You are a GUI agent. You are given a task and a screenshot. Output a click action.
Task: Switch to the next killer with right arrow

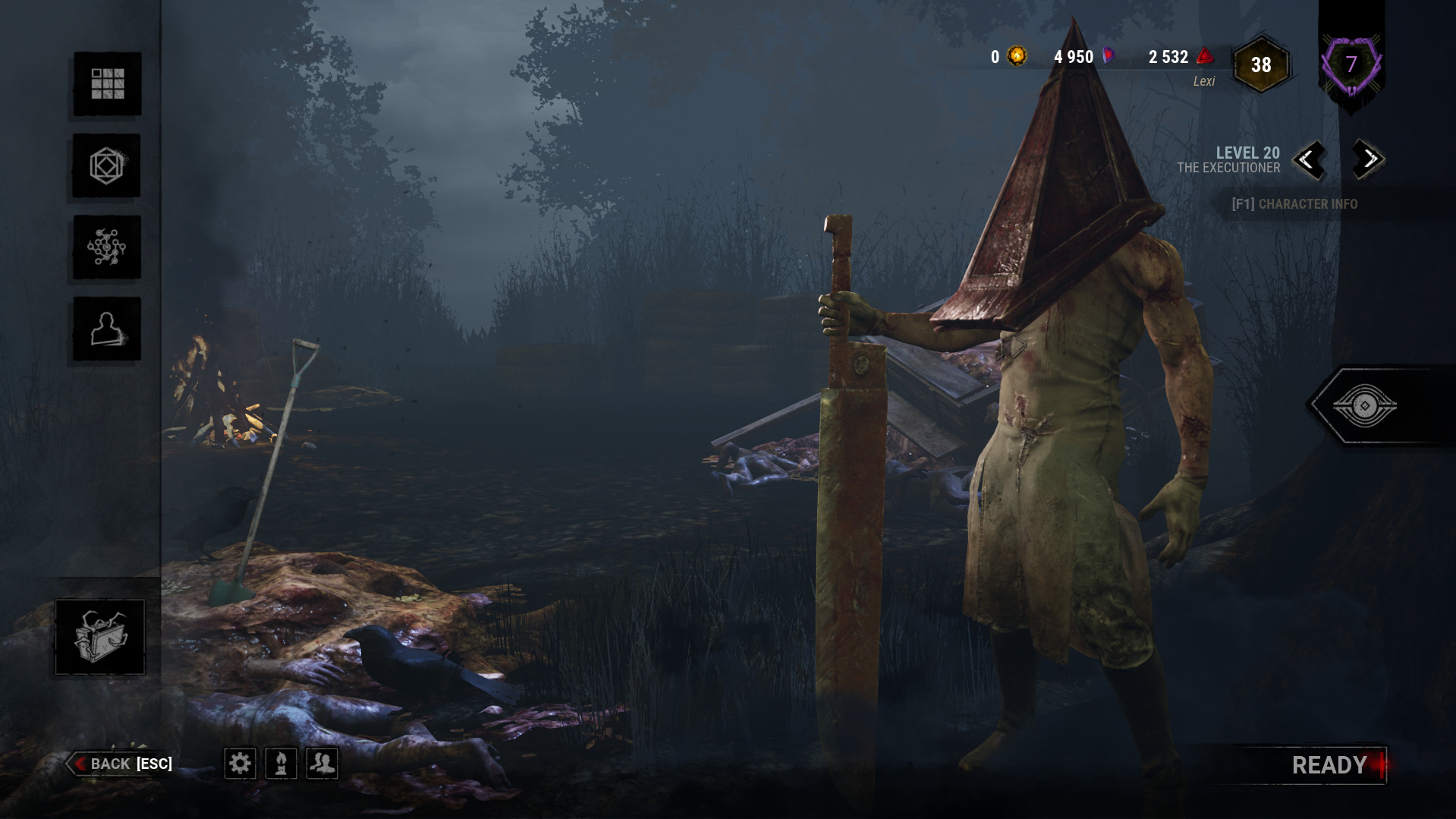pos(1369,159)
